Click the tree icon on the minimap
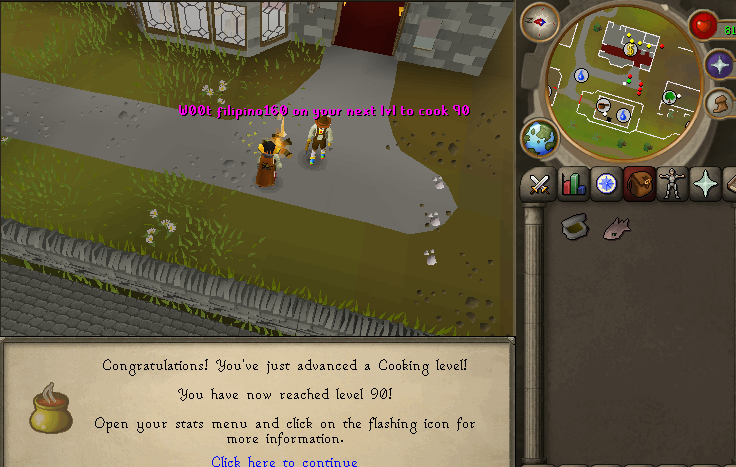This screenshot has width=736, height=467. point(669,96)
